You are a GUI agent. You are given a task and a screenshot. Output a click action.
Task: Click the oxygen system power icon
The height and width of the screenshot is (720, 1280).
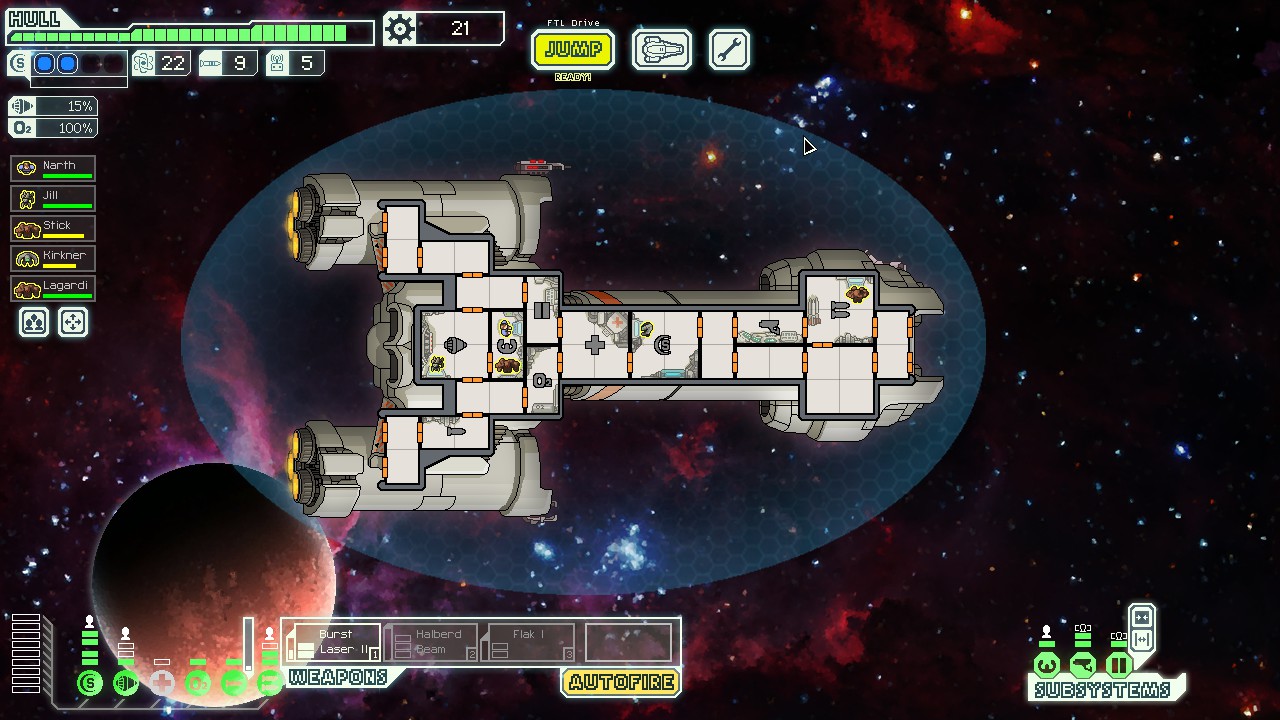[x=198, y=684]
